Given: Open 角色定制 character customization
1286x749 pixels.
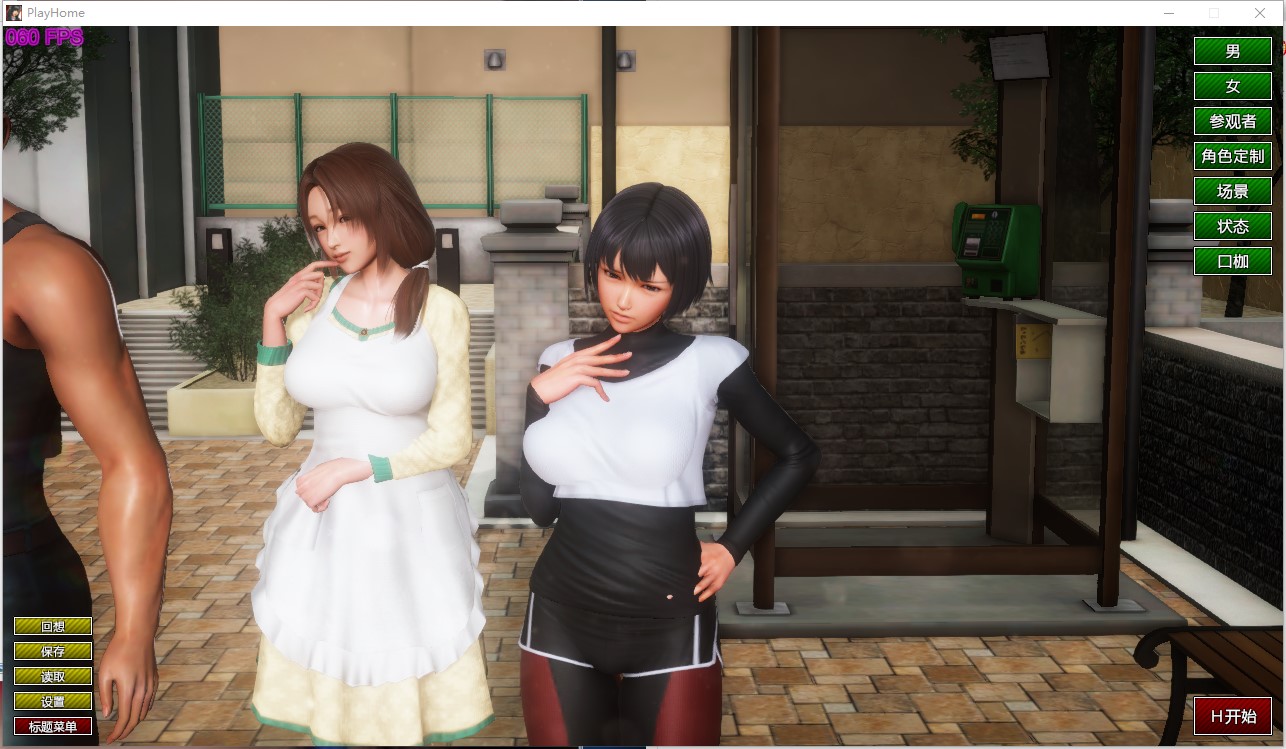Looking at the screenshot, I should tap(1232, 156).
